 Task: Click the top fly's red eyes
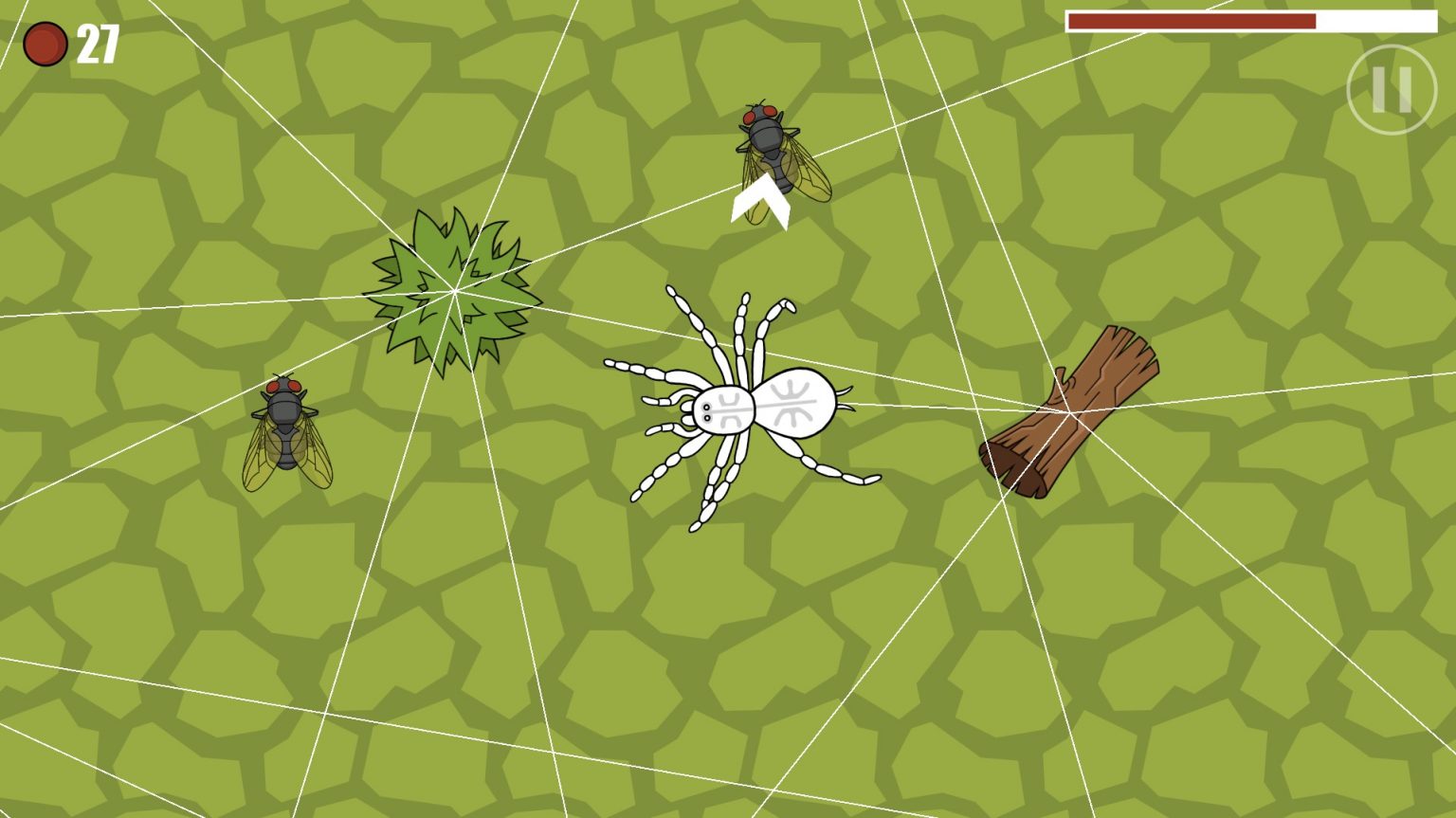pyautogui.click(x=760, y=114)
